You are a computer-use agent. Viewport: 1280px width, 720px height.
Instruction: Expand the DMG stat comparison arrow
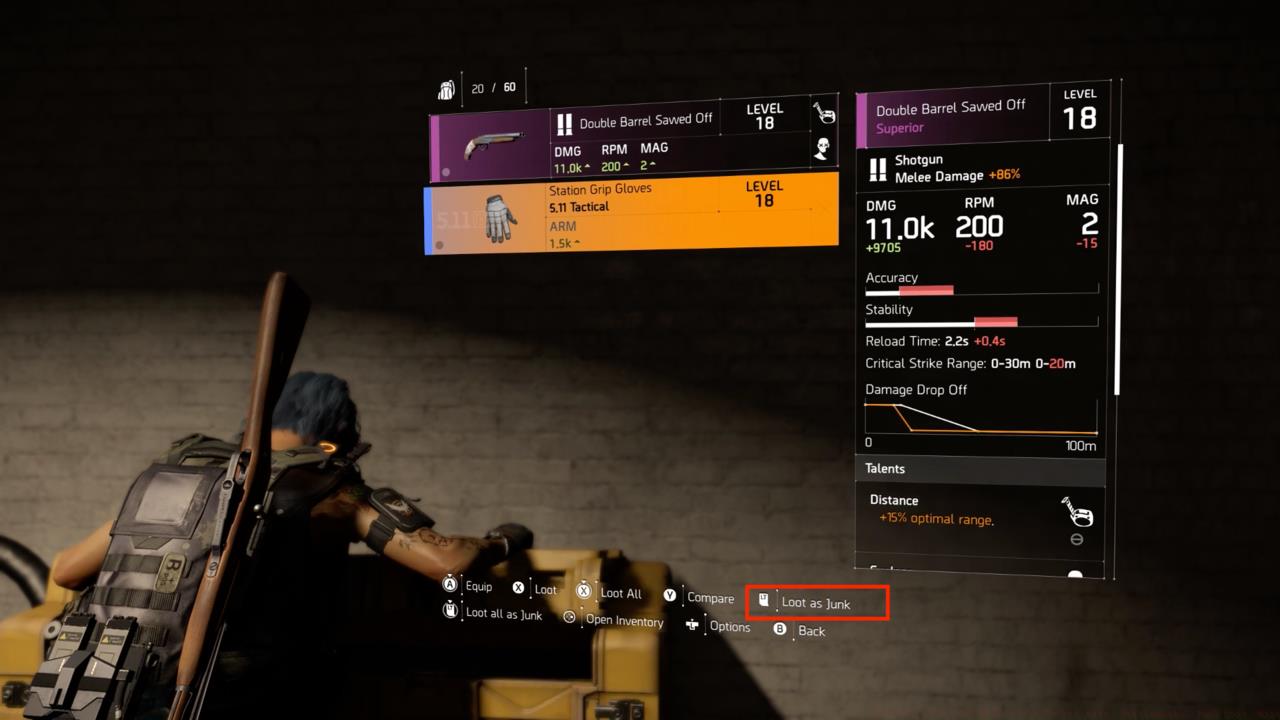[585, 167]
